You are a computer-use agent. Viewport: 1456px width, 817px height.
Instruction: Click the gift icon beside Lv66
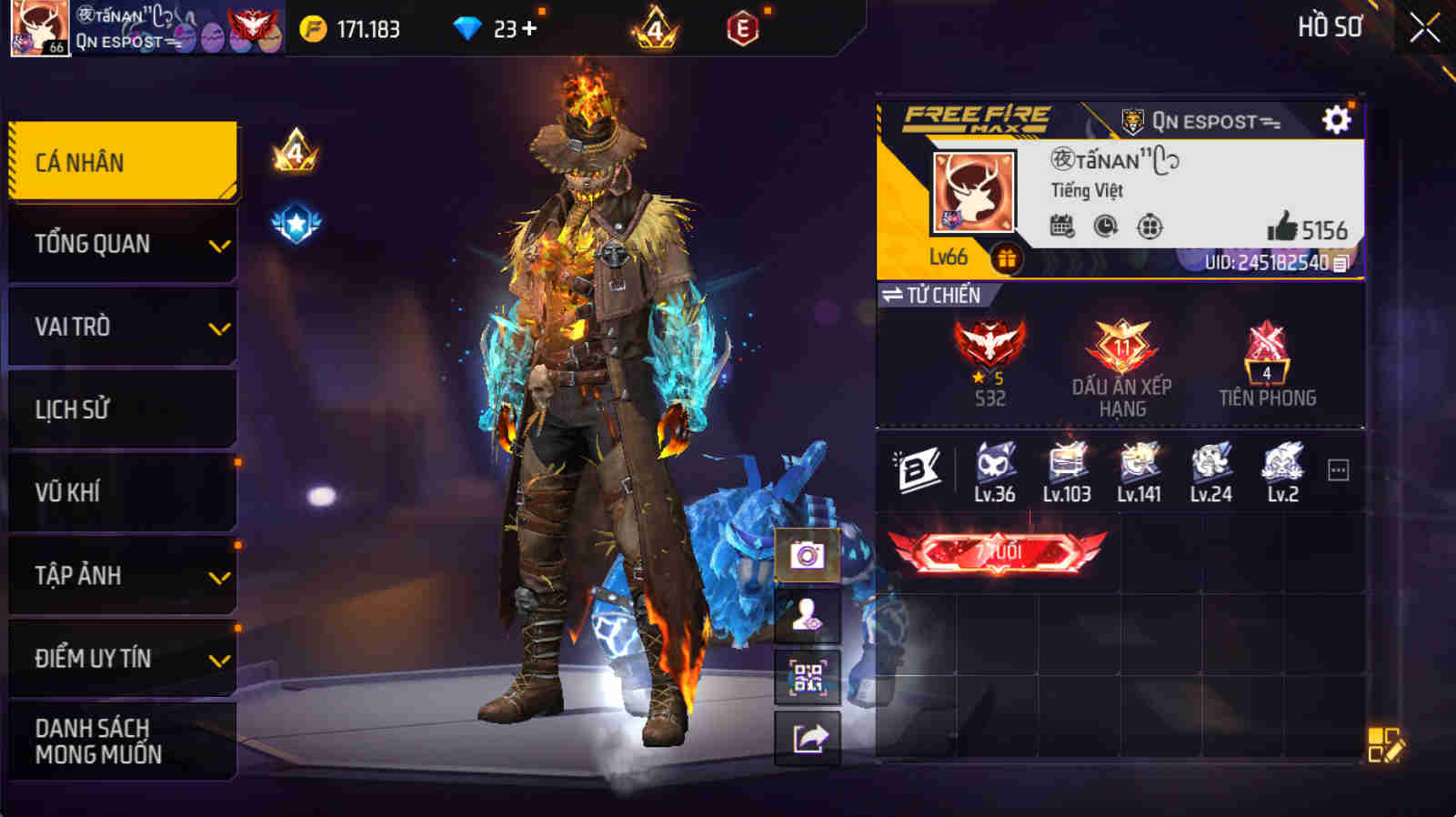click(x=1006, y=257)
